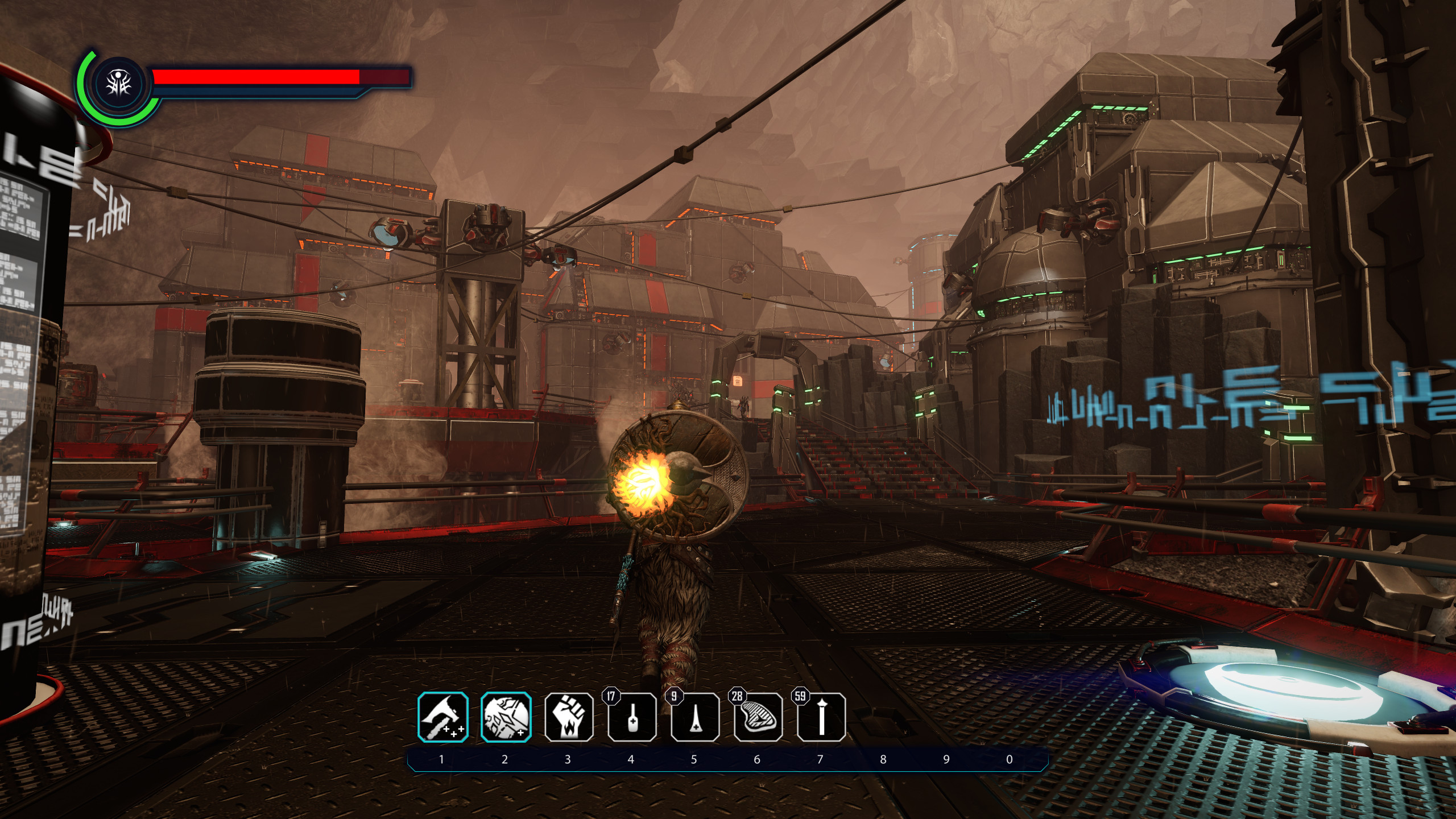Select the axe weapon hotbar slot
The height and width of the screenshot is (819, 1456).
[x=443, y=717]
